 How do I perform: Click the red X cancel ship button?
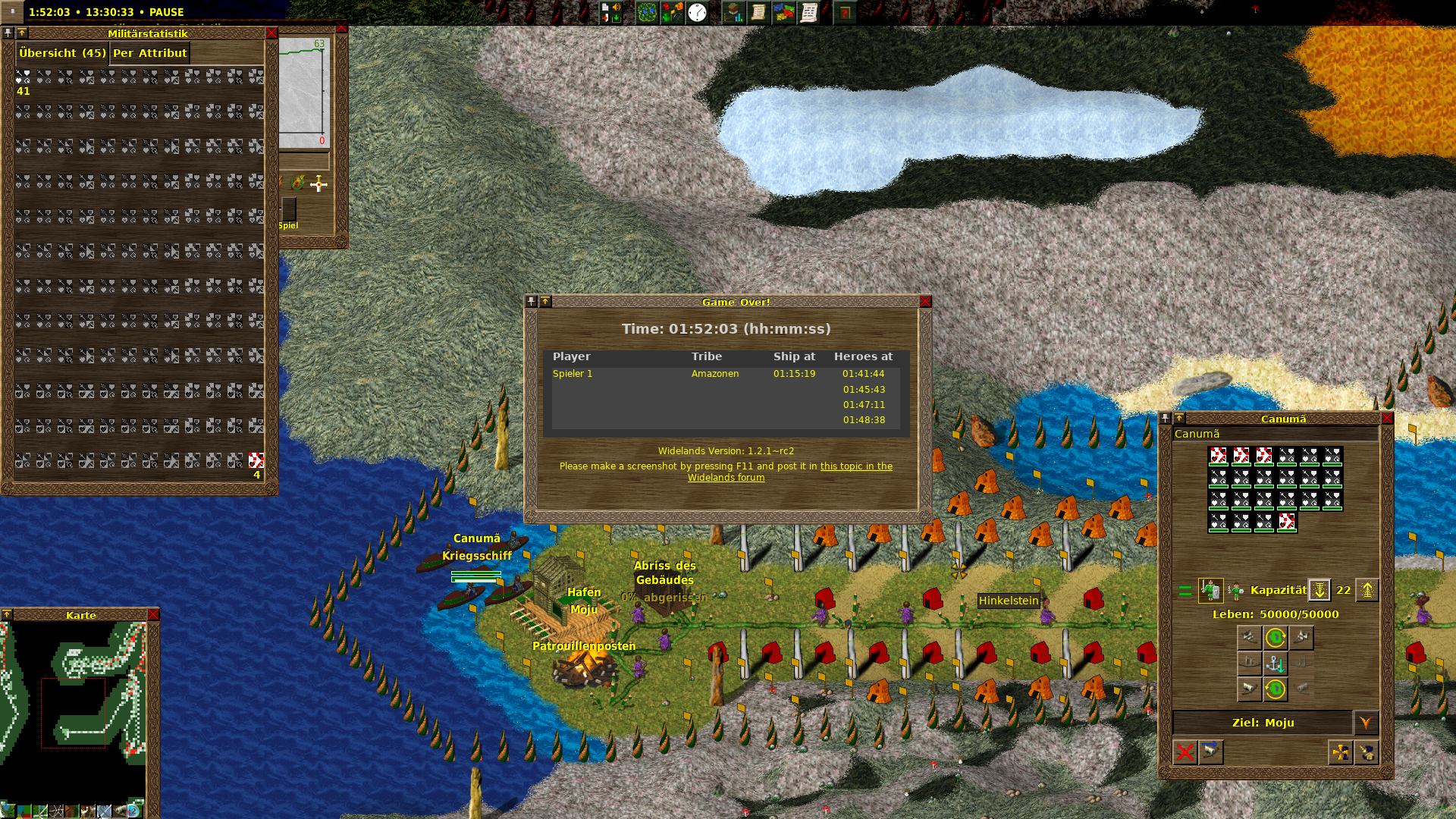tap(1185, 752)
